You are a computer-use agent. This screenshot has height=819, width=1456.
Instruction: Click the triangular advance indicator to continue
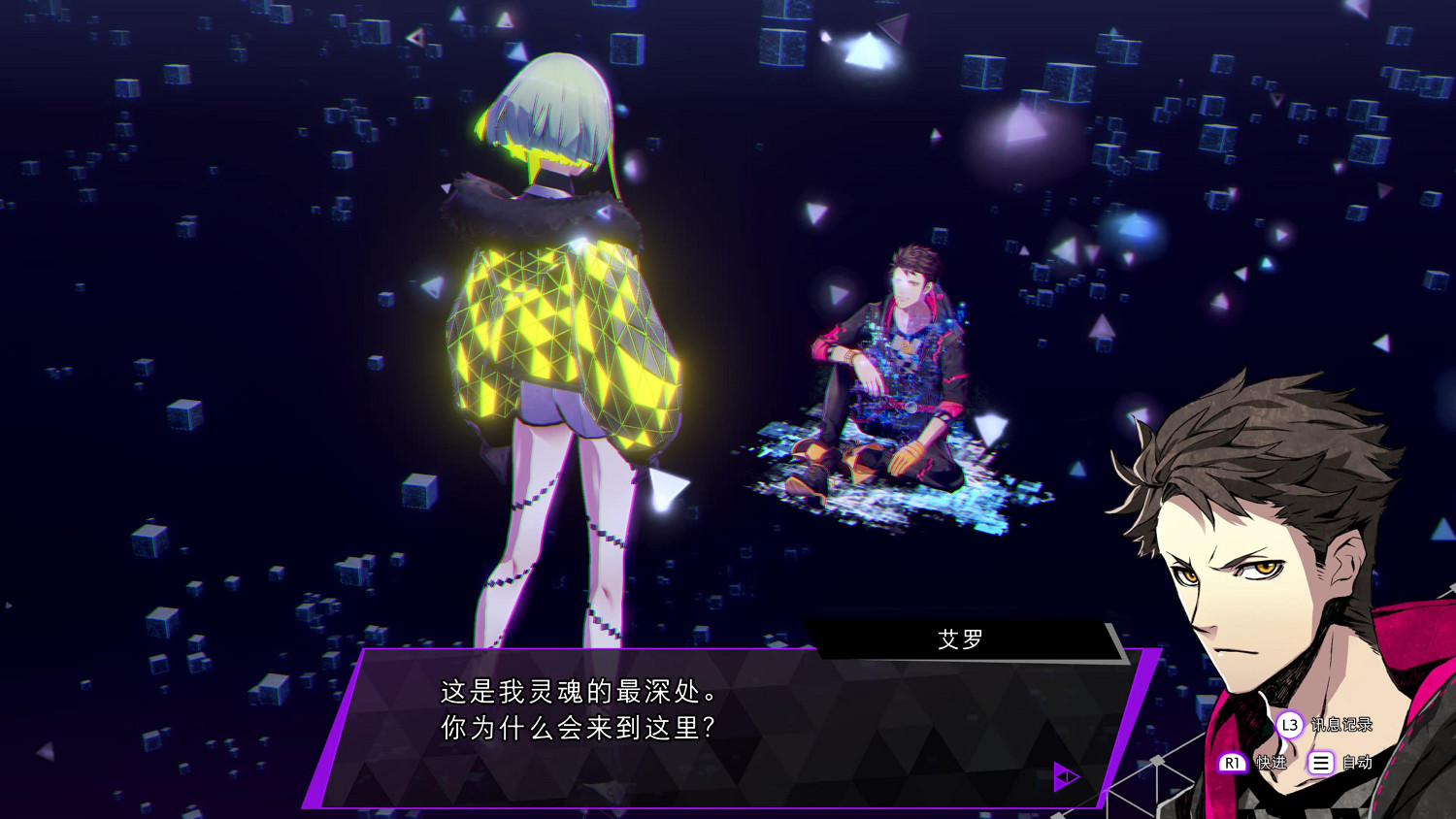(1066, 775)
